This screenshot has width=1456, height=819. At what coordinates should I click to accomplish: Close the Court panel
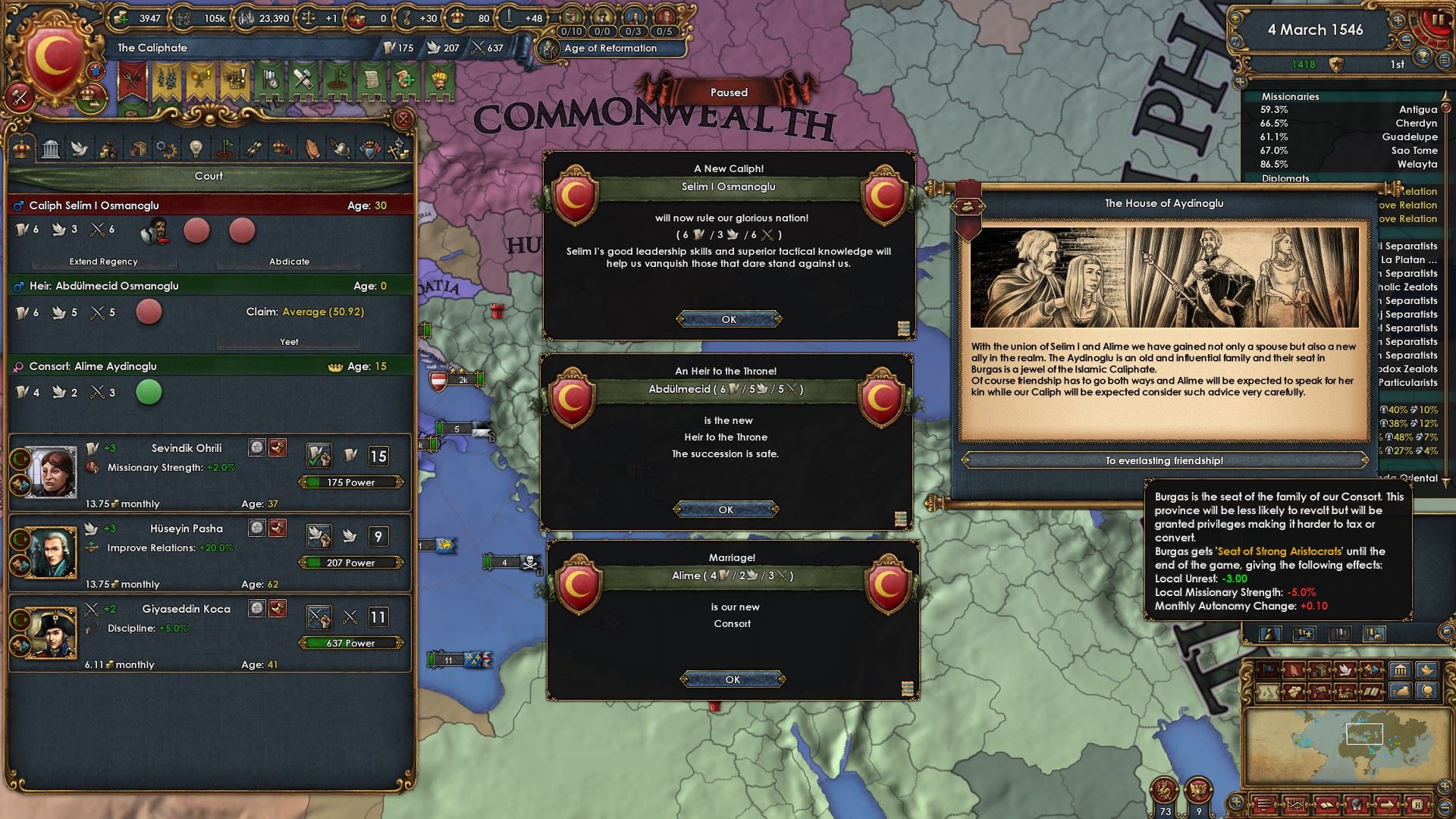click(x=403, y=119)
